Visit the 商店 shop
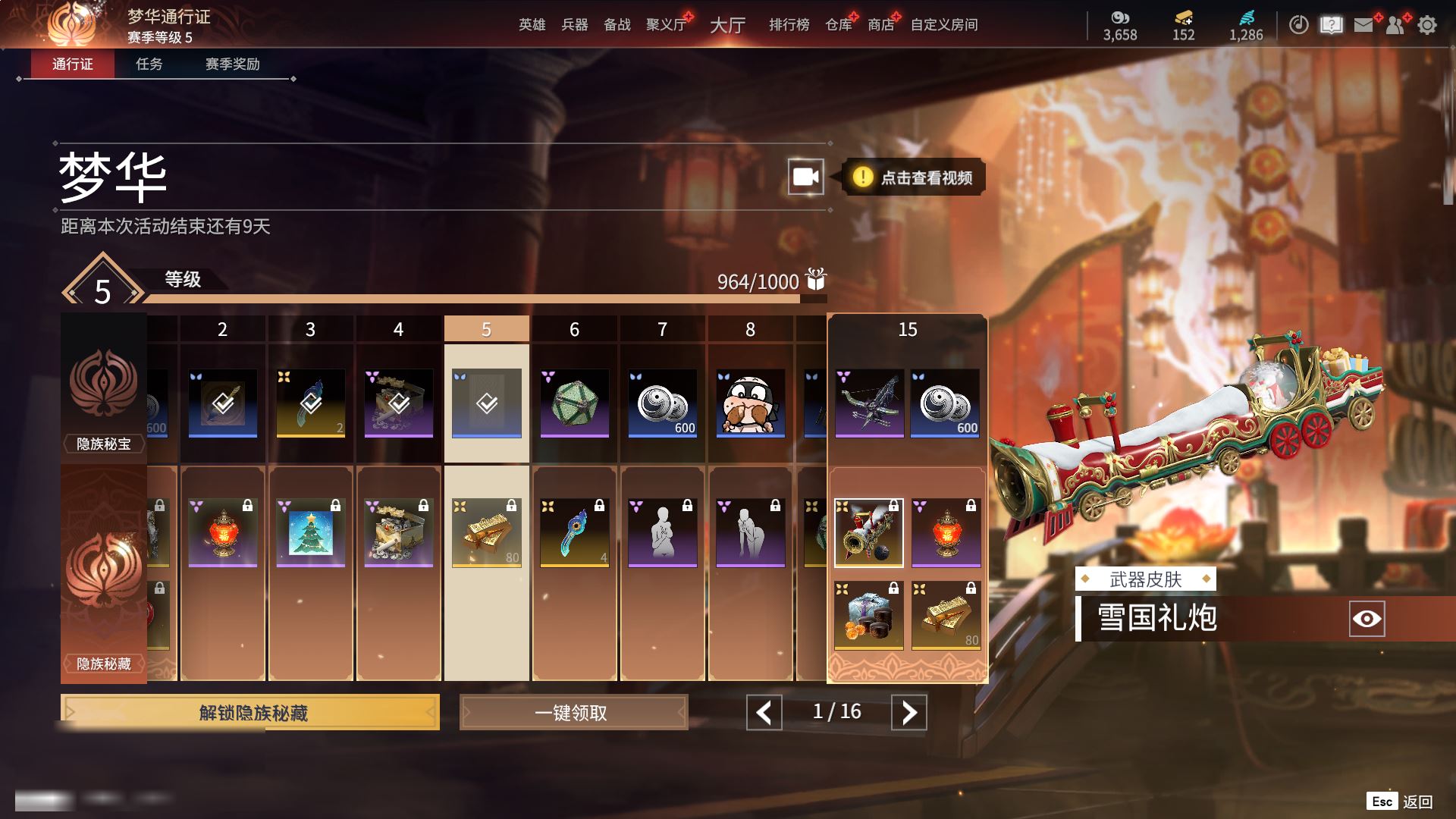 (x=880, y=25)
